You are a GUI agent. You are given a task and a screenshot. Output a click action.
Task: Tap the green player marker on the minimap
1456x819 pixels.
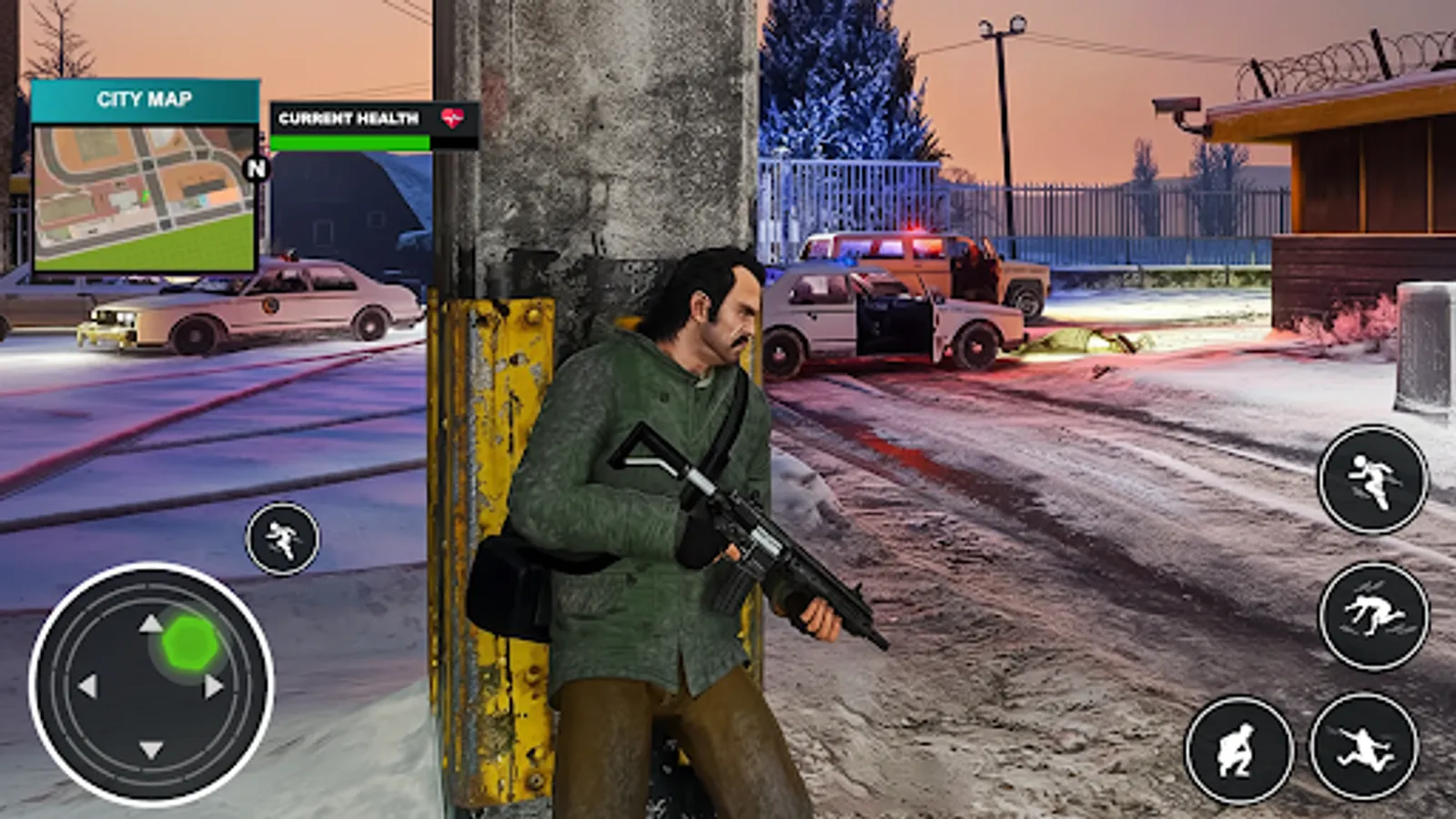coord(146,197)
